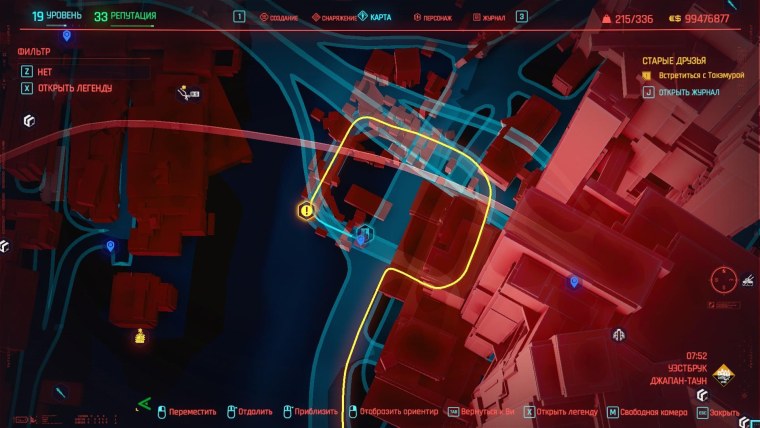This screenshot has width=760, height=428.
Task: Open the Журнал (Journal) tab
Action: click(490, 18)
